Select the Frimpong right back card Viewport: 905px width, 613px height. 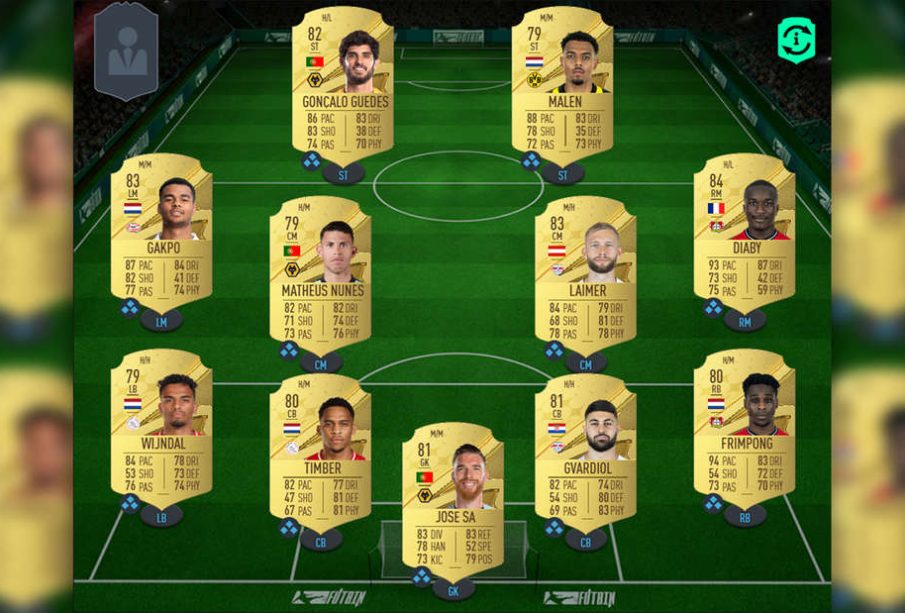(x=744, y=428)
